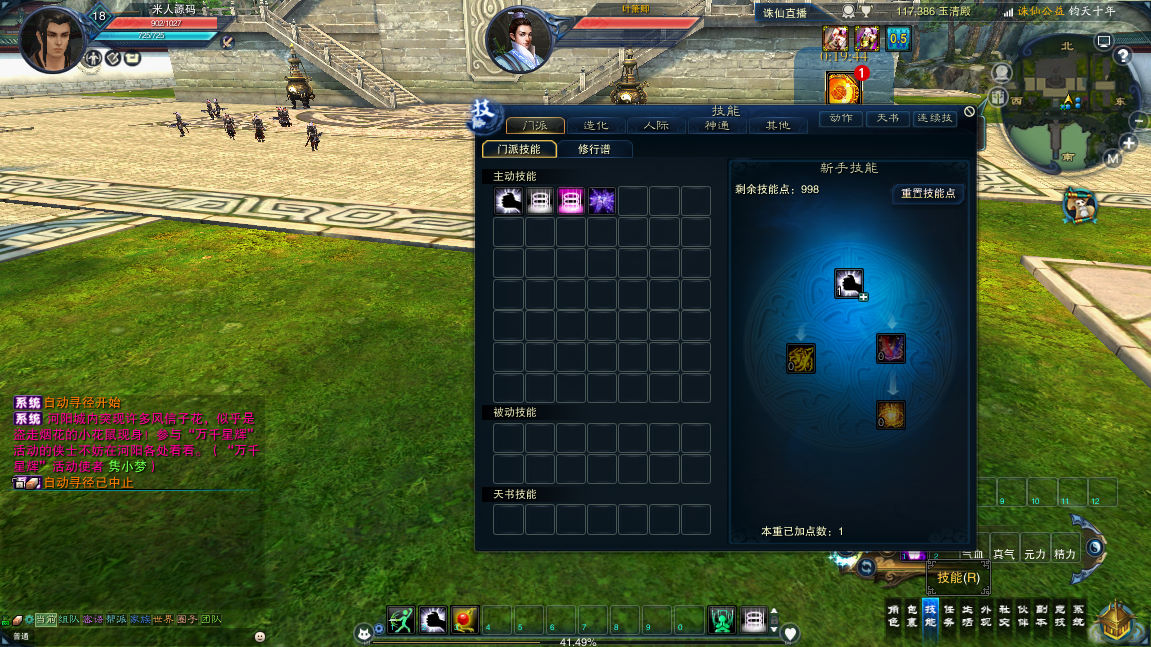Click the 动作 button
1151x647 pixels.
point(841,118)
